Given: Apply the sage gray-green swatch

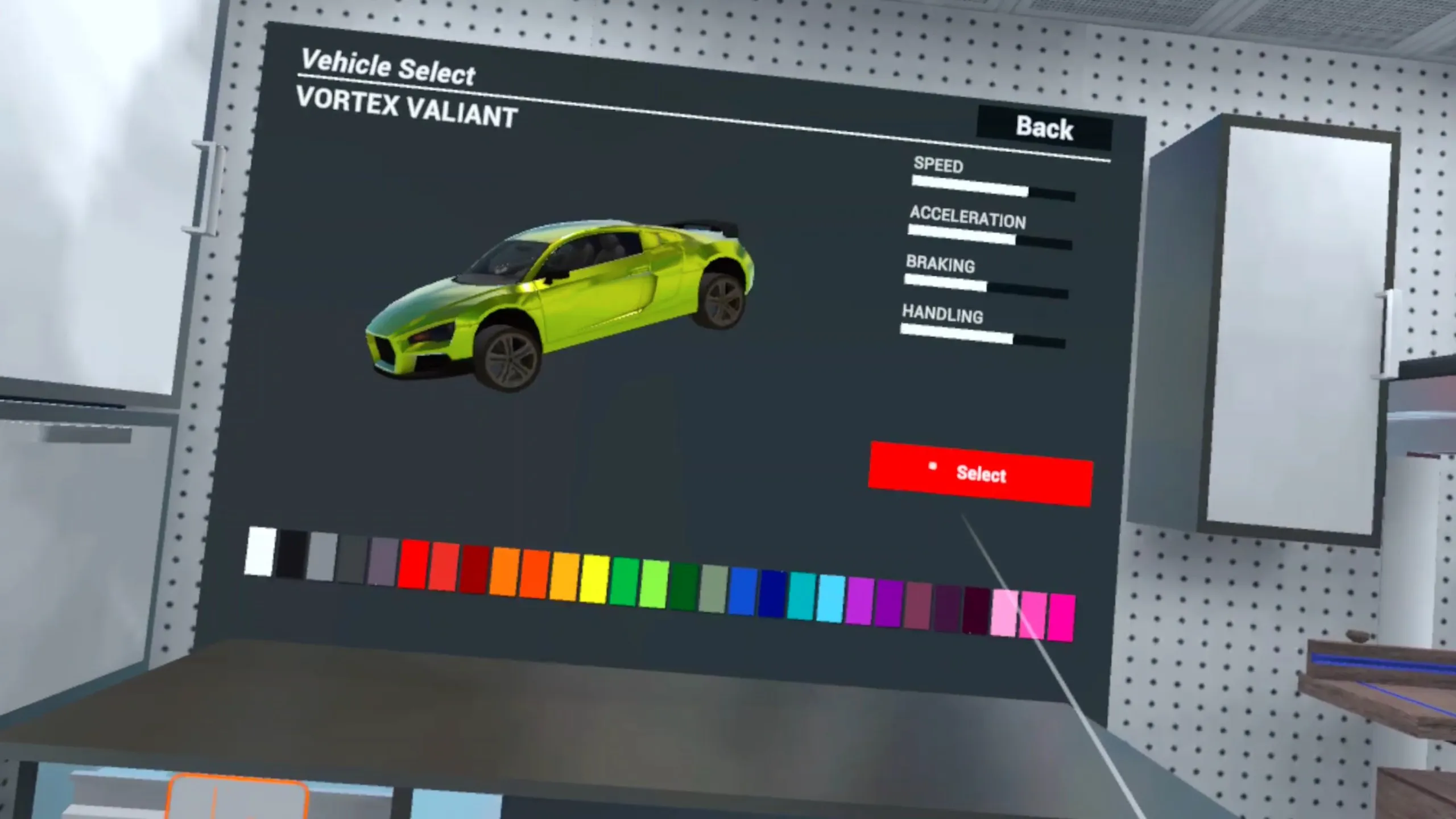Looking at the screenshot, I should click(x=714, y=589).
